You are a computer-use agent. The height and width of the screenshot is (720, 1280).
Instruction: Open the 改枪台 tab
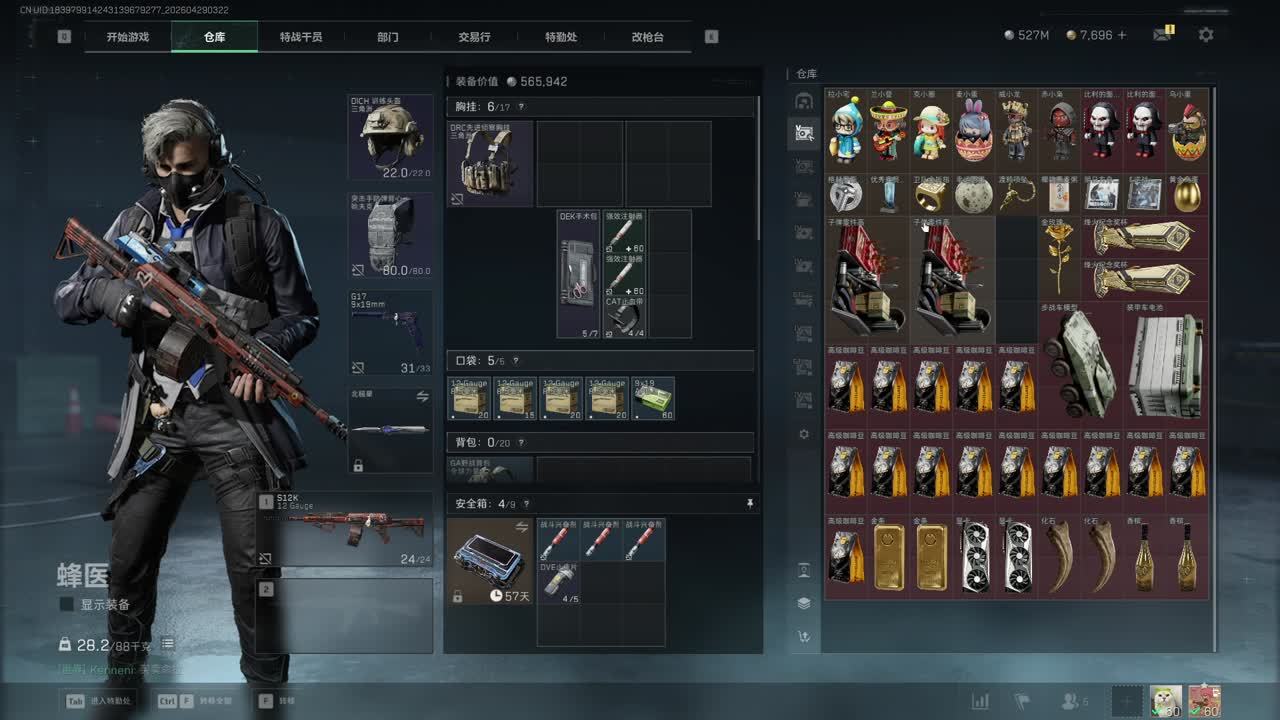click(x=647, y=37)
